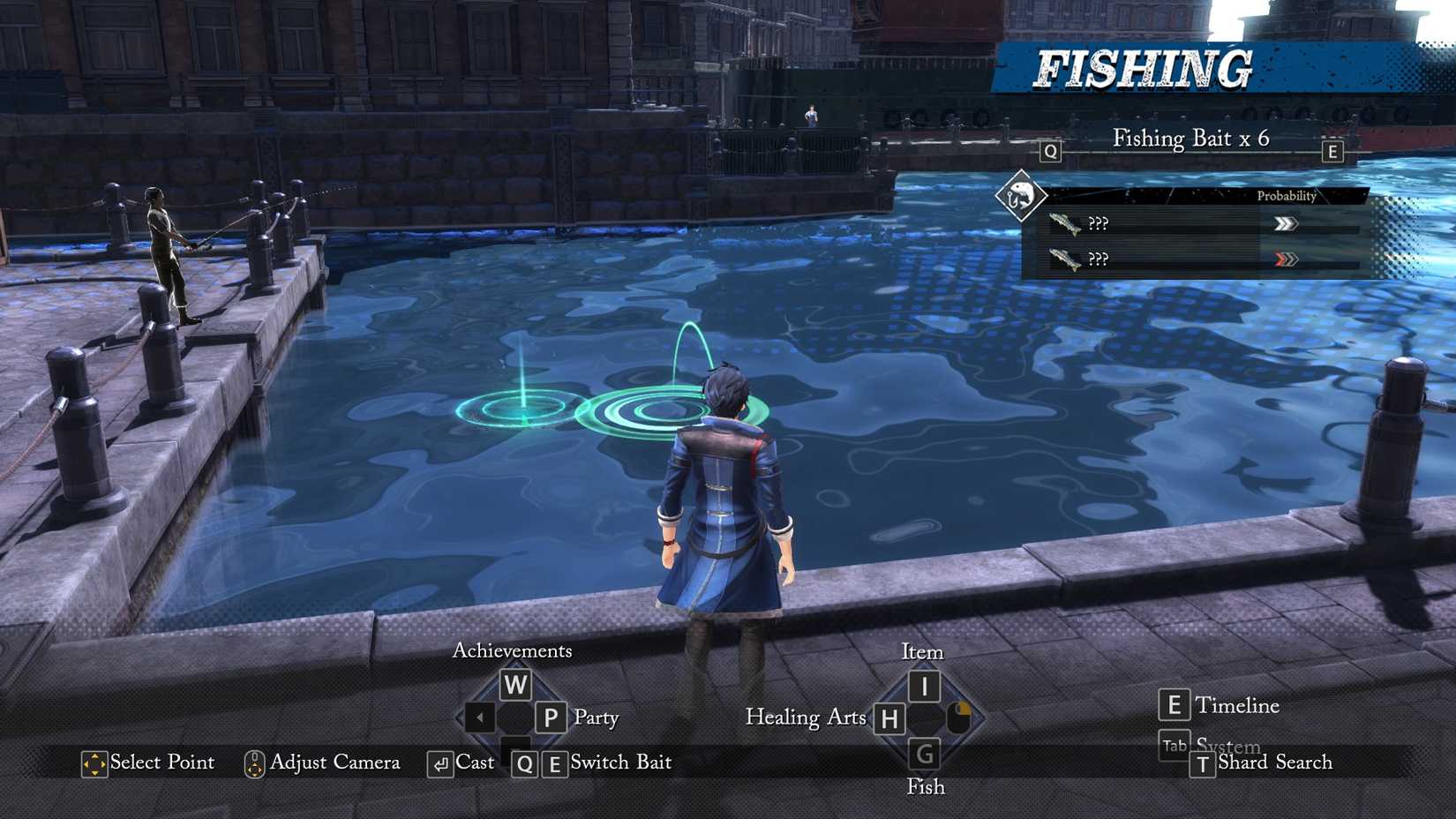The height and width of the screenshot is (819, 1456).
Task: Click the I Item key icon
Action: coord(923,684)
